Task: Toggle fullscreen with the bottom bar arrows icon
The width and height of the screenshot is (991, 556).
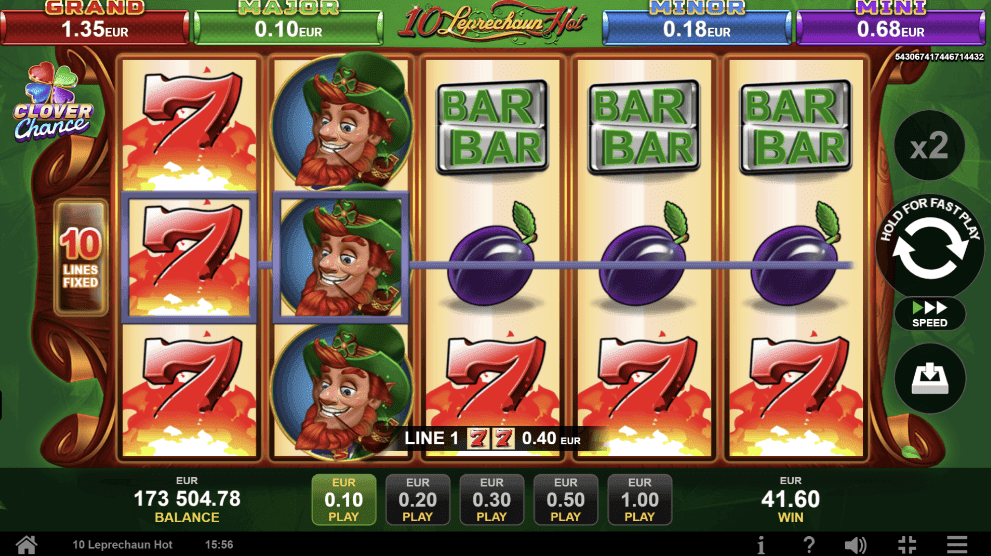Action: click(x=907, y=545)
